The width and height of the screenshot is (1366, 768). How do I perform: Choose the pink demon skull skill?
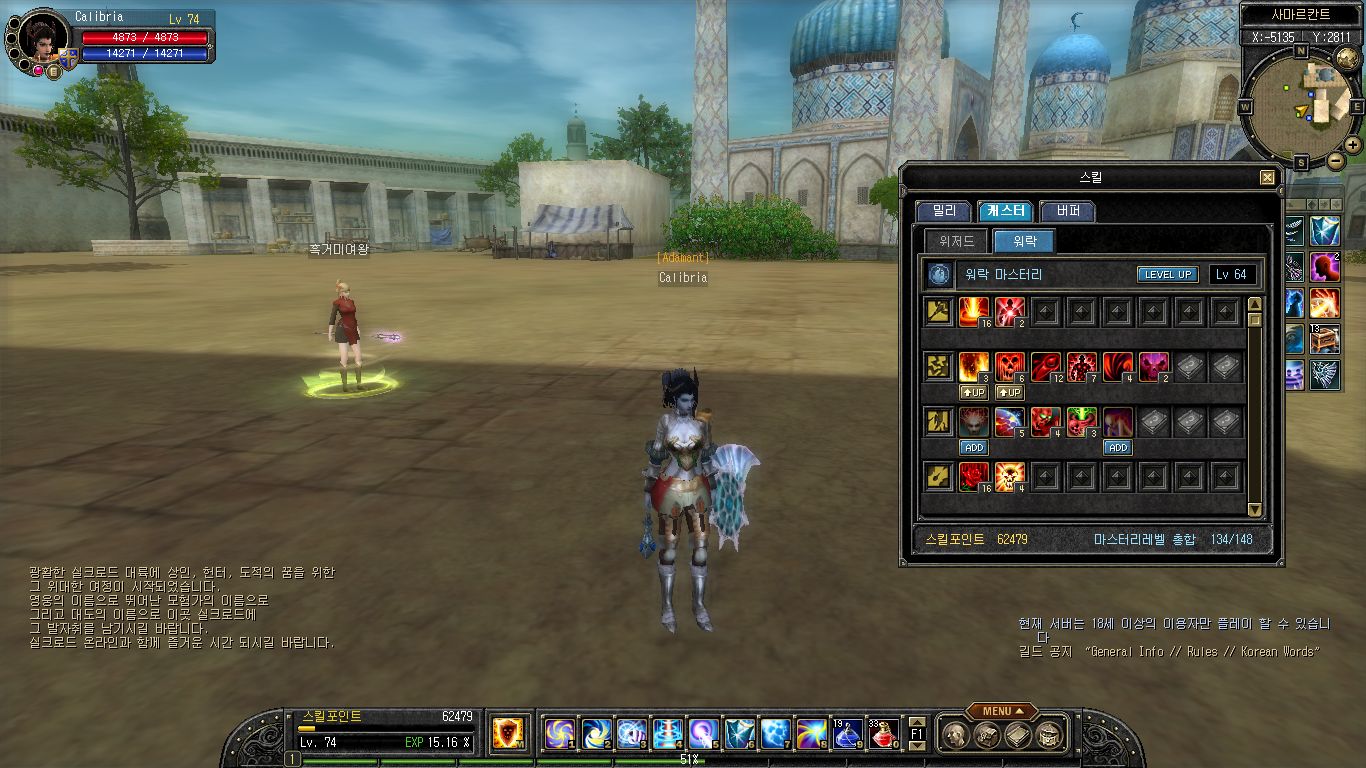[1154, 367]
